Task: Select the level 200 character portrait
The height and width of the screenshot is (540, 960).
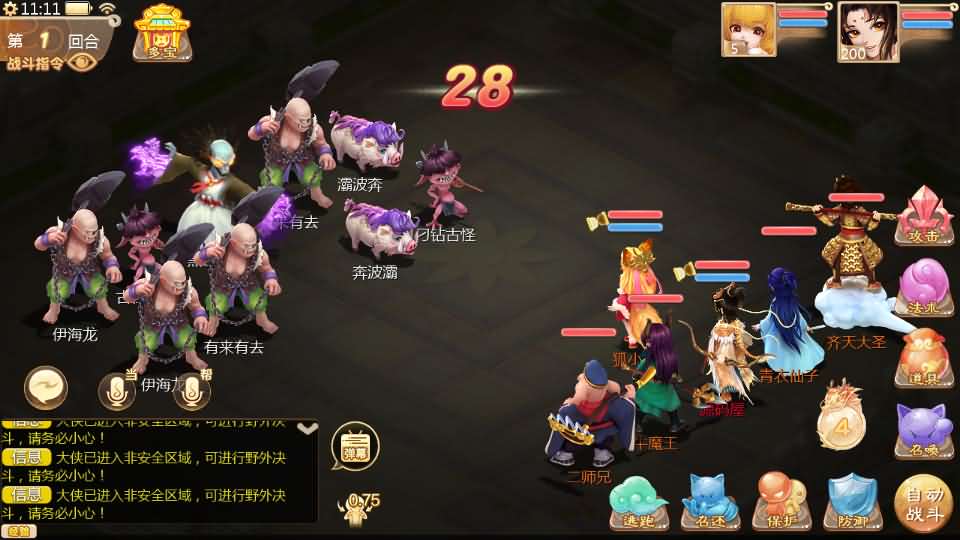Action: click(868, 30)
